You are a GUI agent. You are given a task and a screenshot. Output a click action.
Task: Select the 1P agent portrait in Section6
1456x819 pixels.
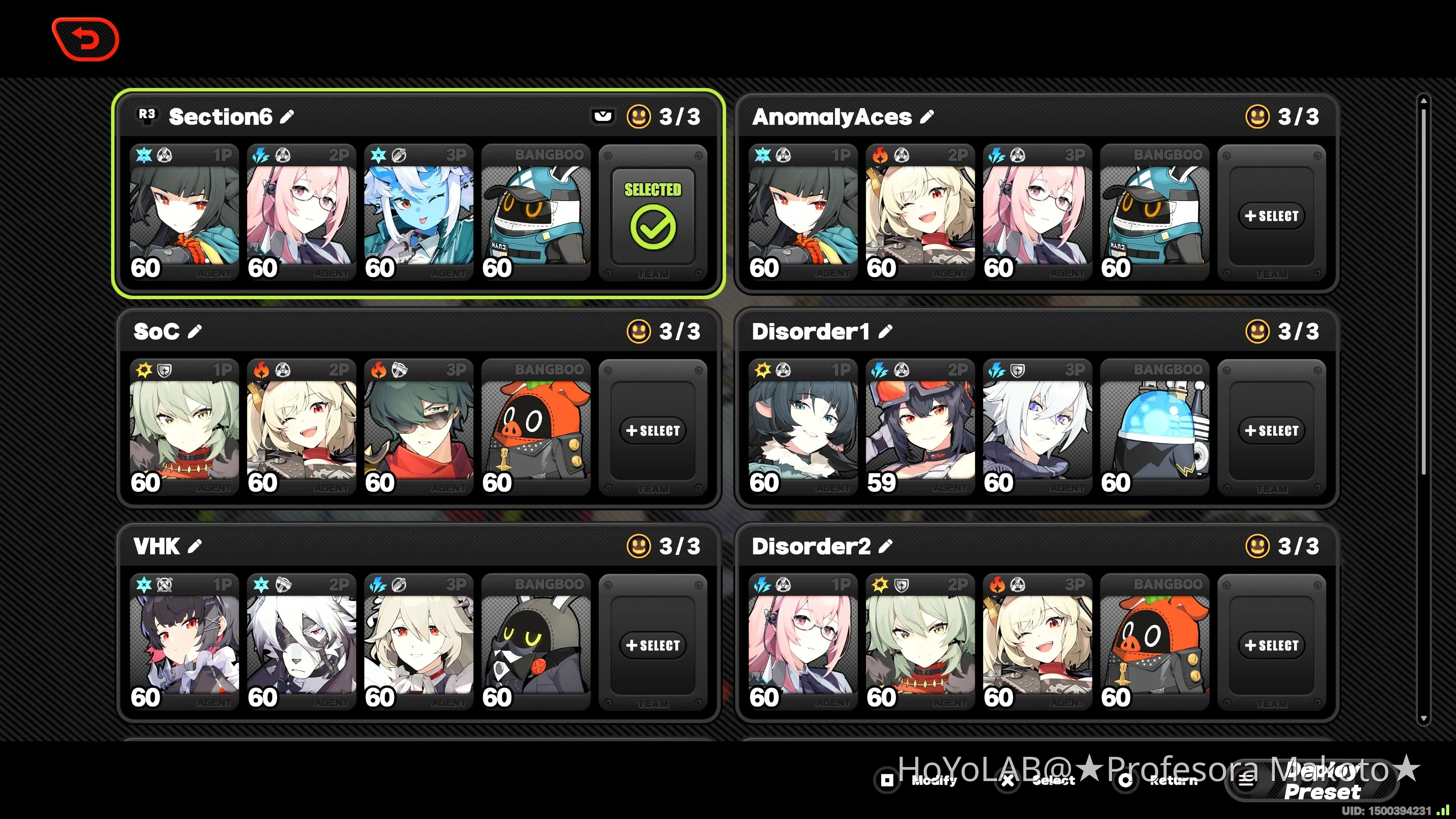pyautogui.click(x=185, y=212)
